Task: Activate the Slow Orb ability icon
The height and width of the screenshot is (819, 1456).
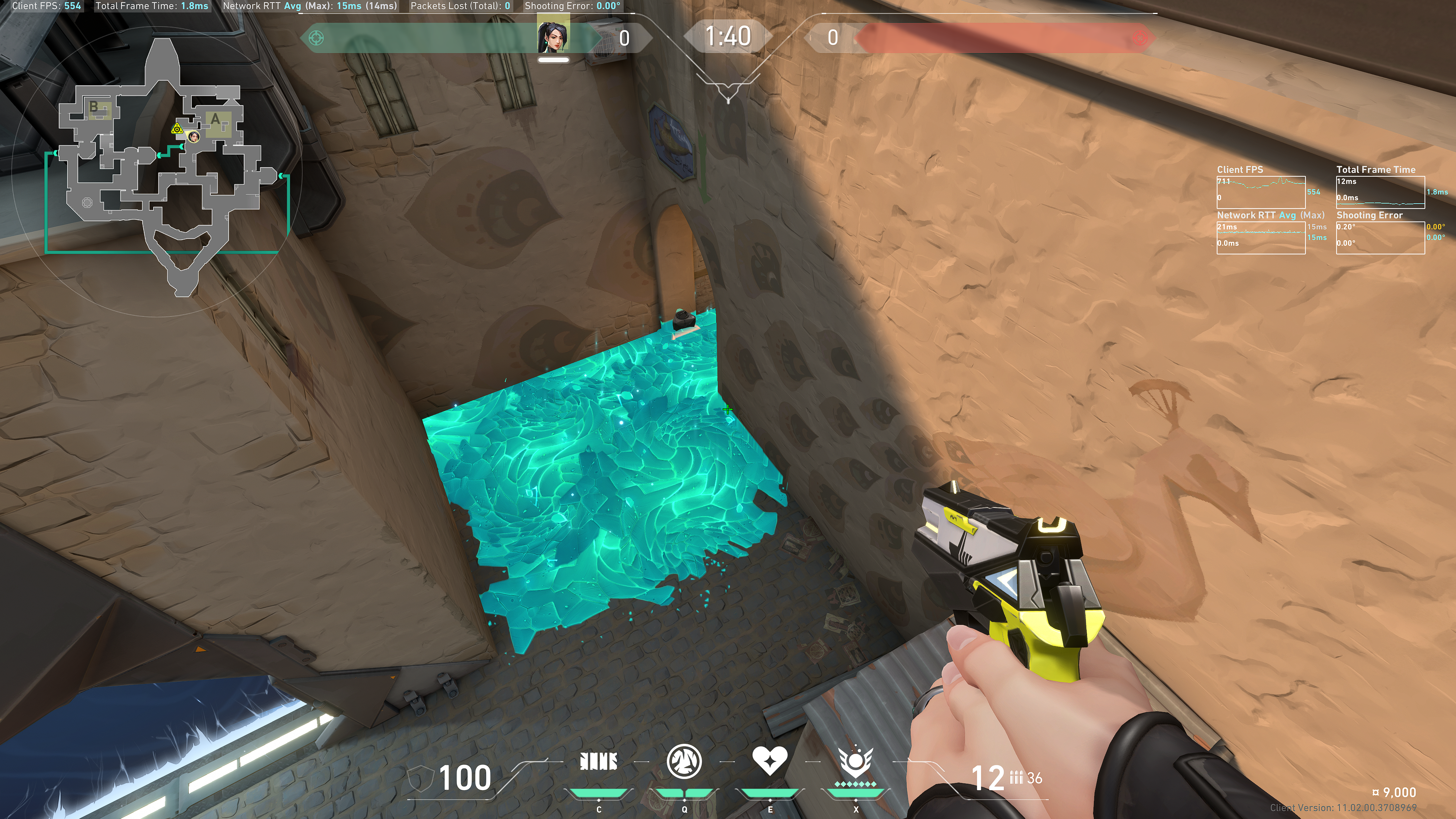Action: tap(684, 761)
